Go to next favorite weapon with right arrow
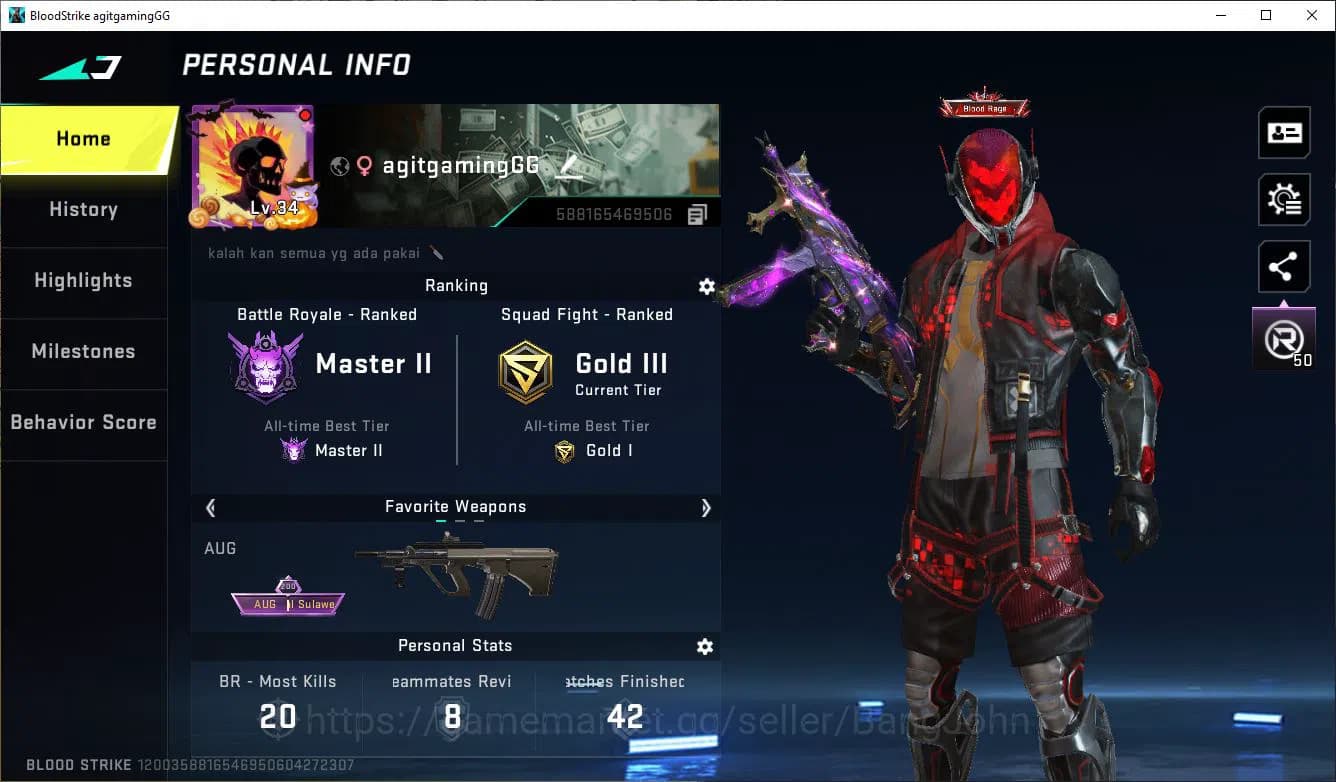 pyautogui.click(x=706, y=508)
